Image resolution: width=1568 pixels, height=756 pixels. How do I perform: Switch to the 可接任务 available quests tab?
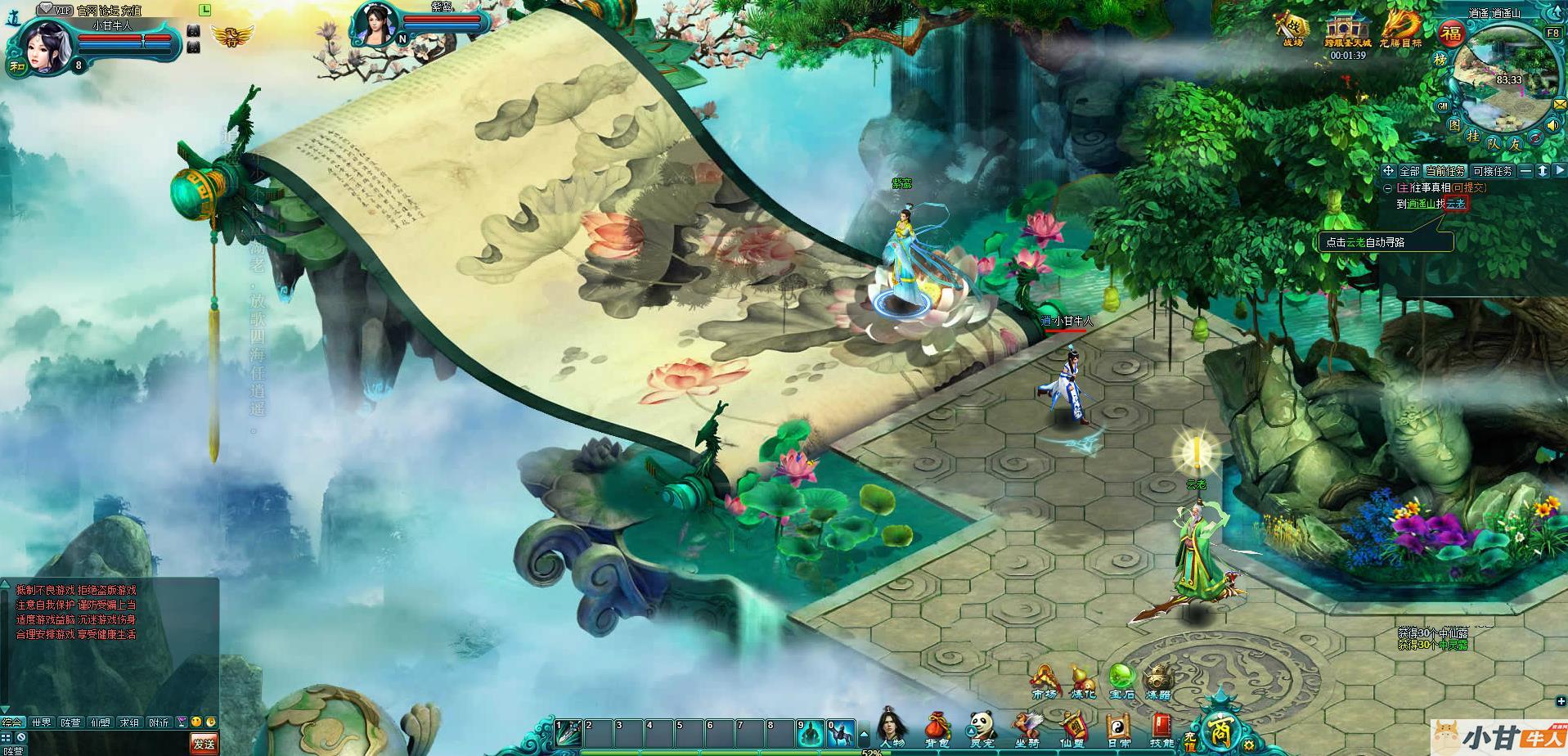click(x=1492, y=171)
